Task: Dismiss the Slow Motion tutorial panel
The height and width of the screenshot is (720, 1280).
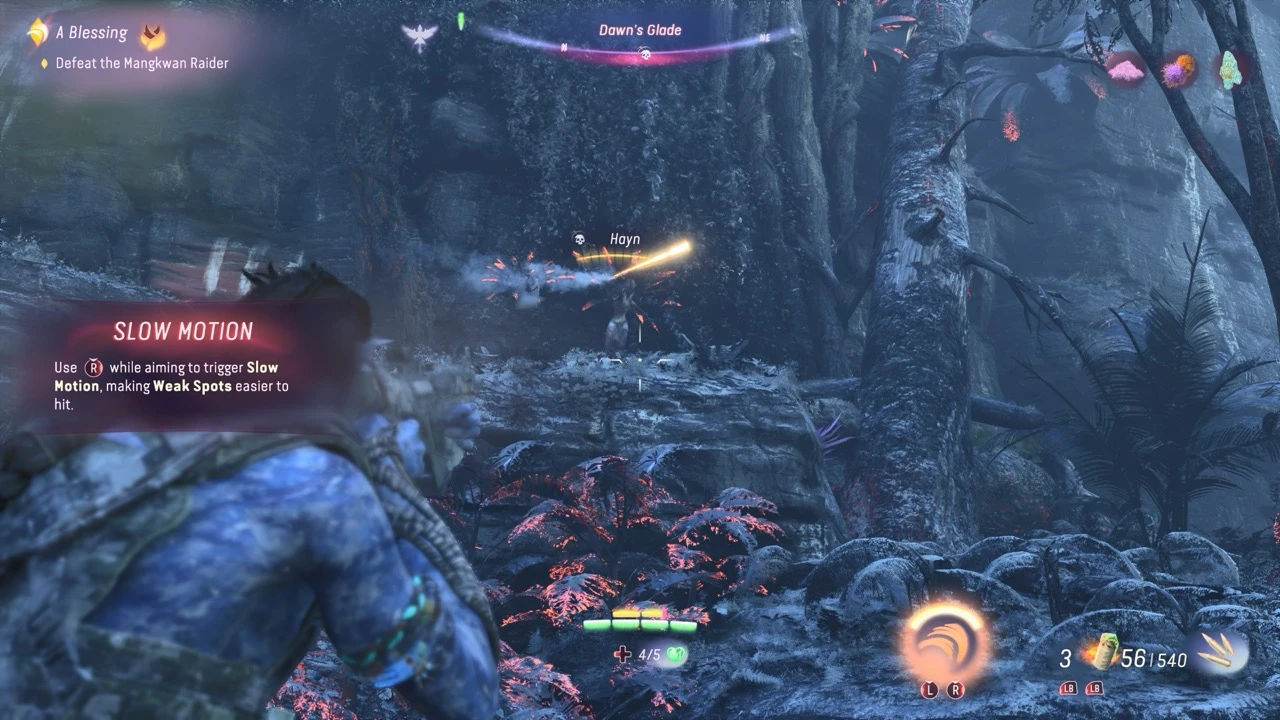Action: 183,364
